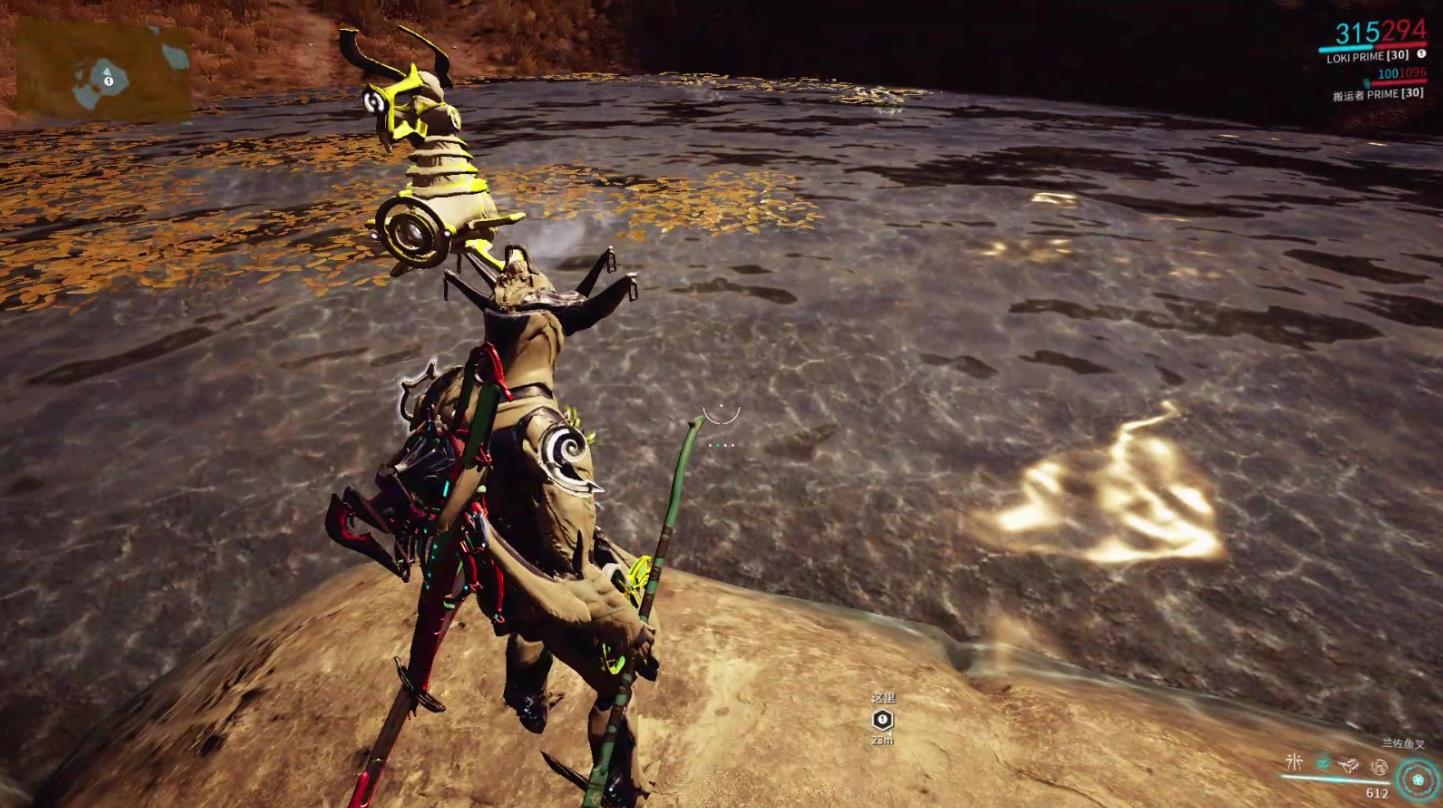Open the minimap in the corner
This screenshot has width=1443, height=808.
point(104,71)
